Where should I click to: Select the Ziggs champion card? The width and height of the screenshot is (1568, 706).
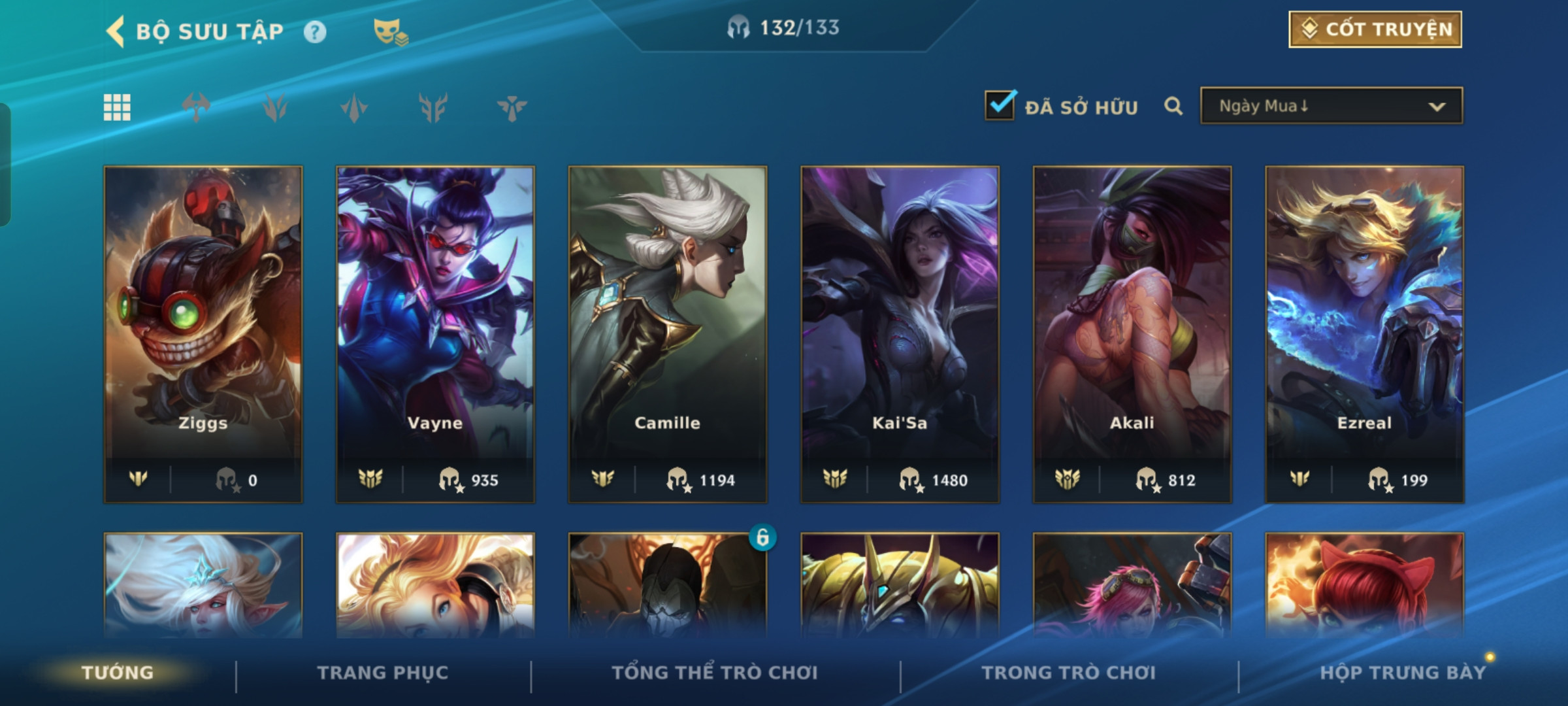tap(203, 333)
